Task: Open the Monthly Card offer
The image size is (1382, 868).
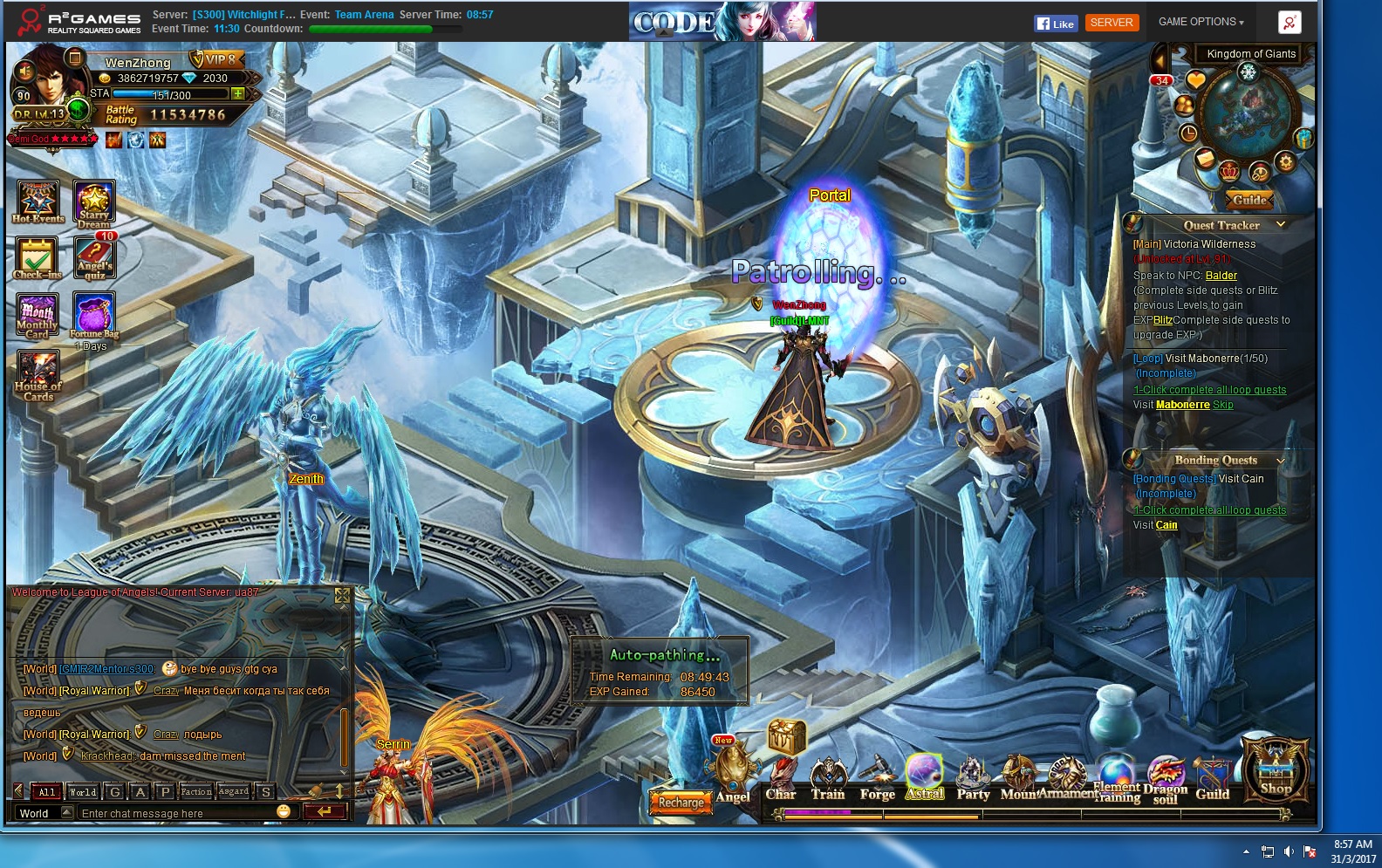Action: point(38,315)
